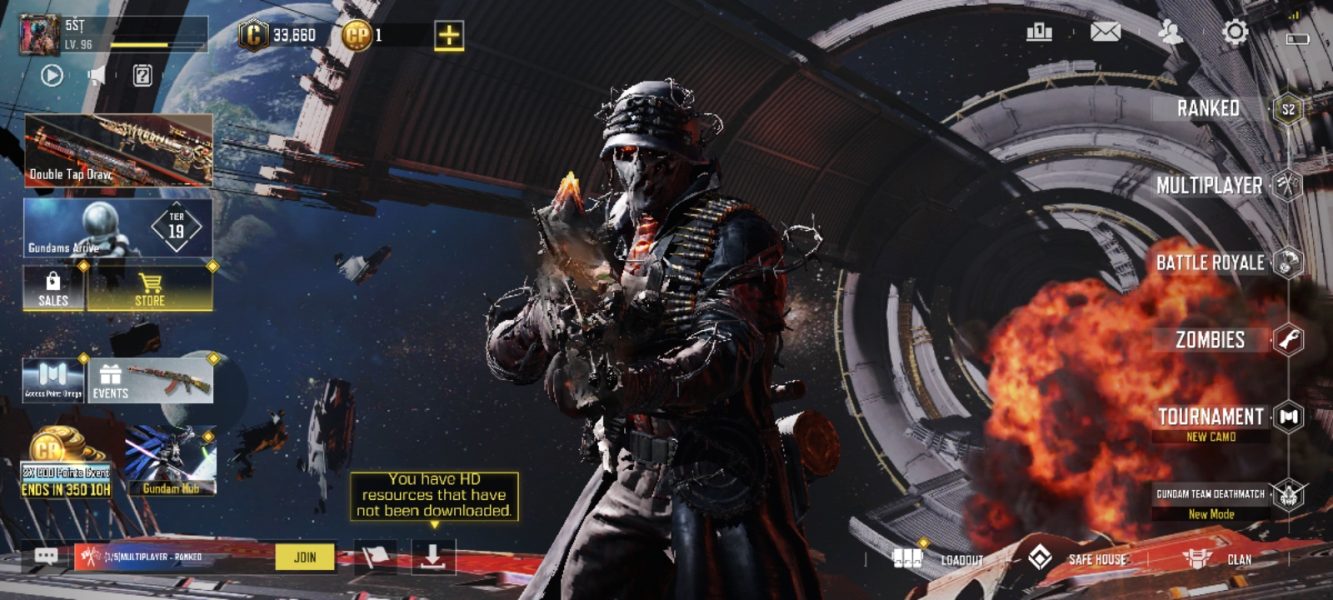Add CP with the plus button
This screenshot has height=600, width=1333.
[449, 36]
